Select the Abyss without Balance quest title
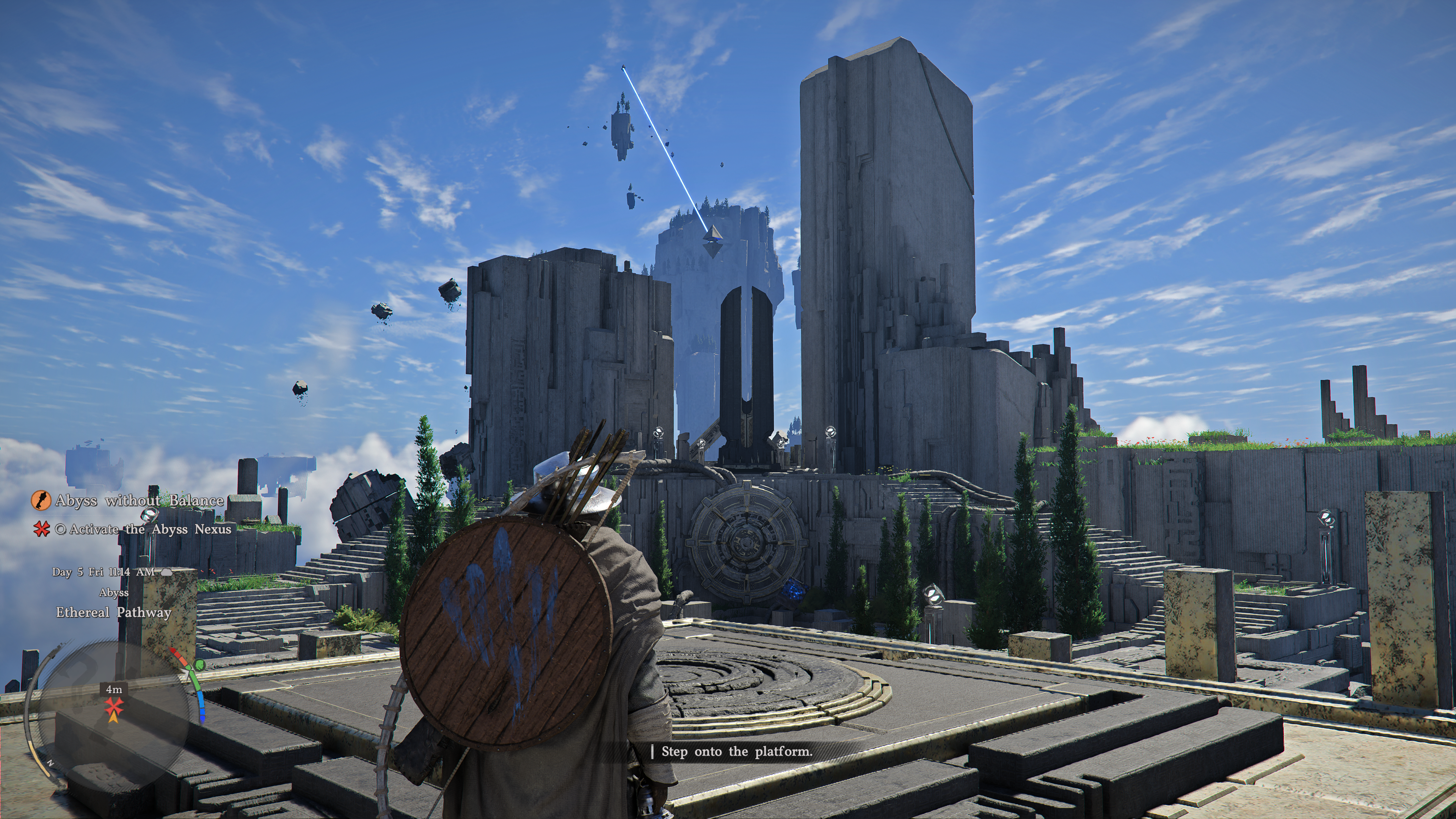The image size is (1456, 819). [x=139, y=500]
